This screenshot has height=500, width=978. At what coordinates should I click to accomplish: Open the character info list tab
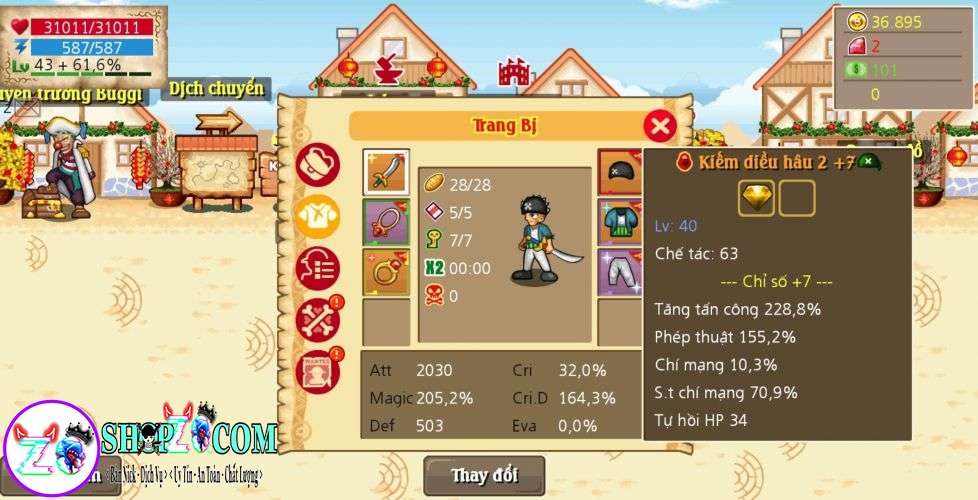(318, 268)
